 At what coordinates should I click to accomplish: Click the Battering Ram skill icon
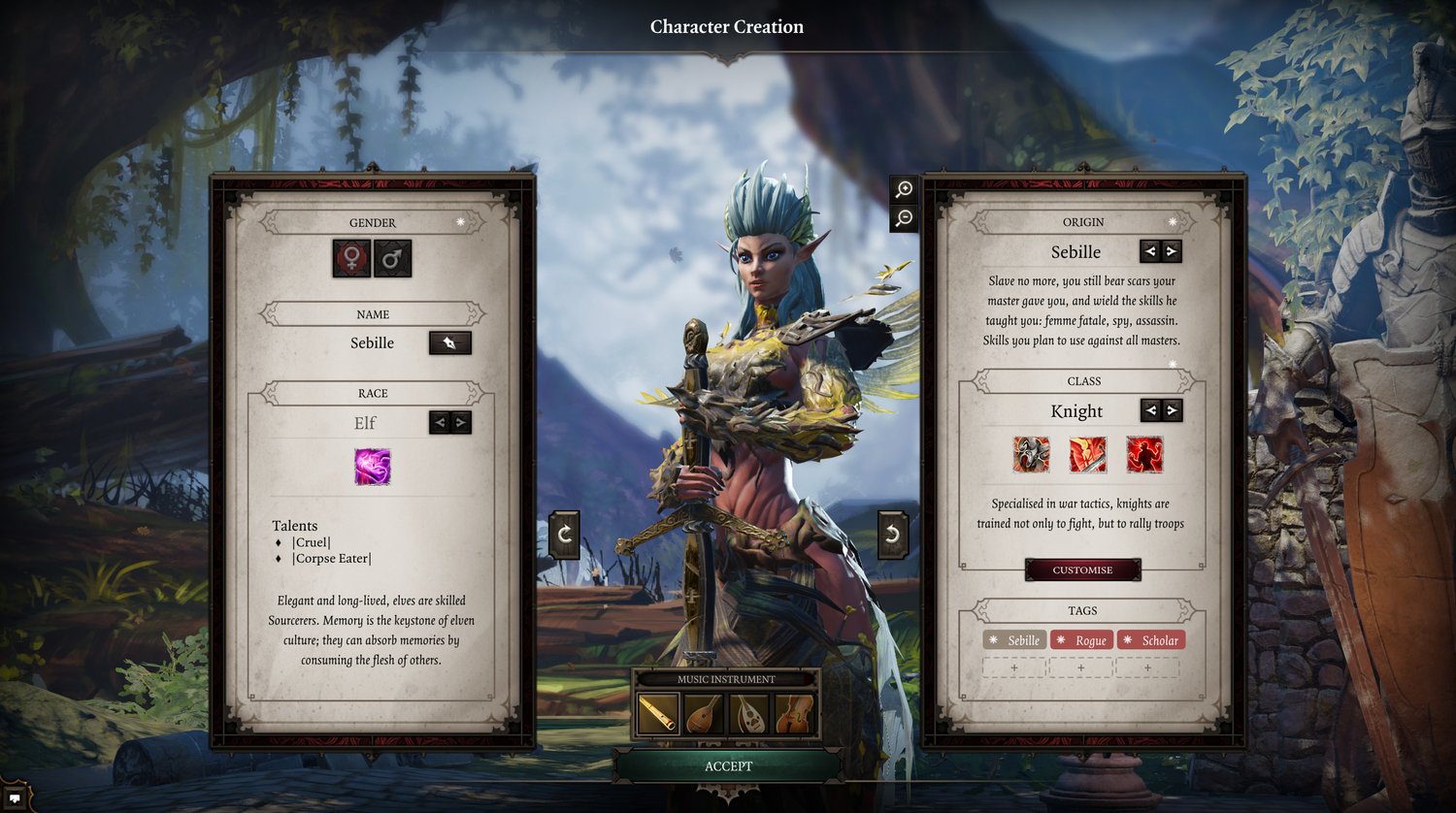tap(1032, 454)
